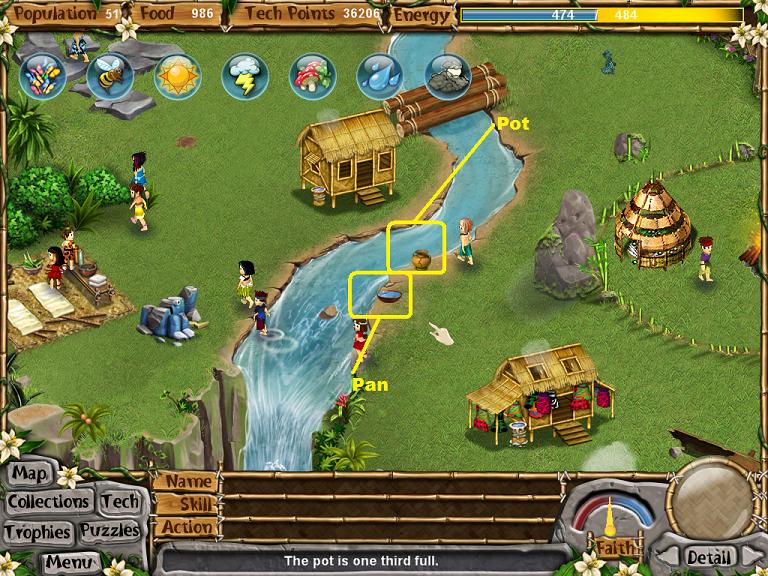This screenshot has width=768, height=576.
Task: Cast the lightning storm god power
Action: [x=245, y=75]
